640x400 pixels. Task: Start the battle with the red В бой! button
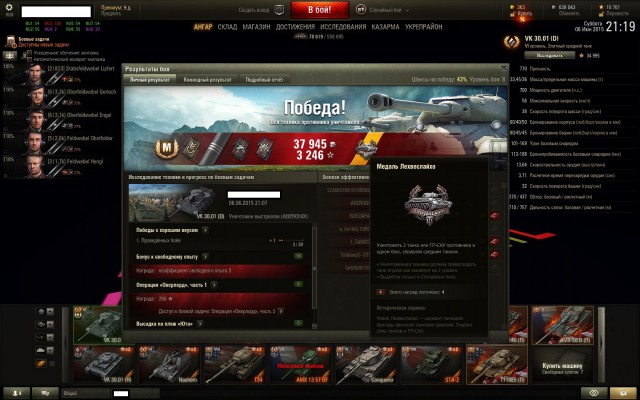(x=319, y=9)
